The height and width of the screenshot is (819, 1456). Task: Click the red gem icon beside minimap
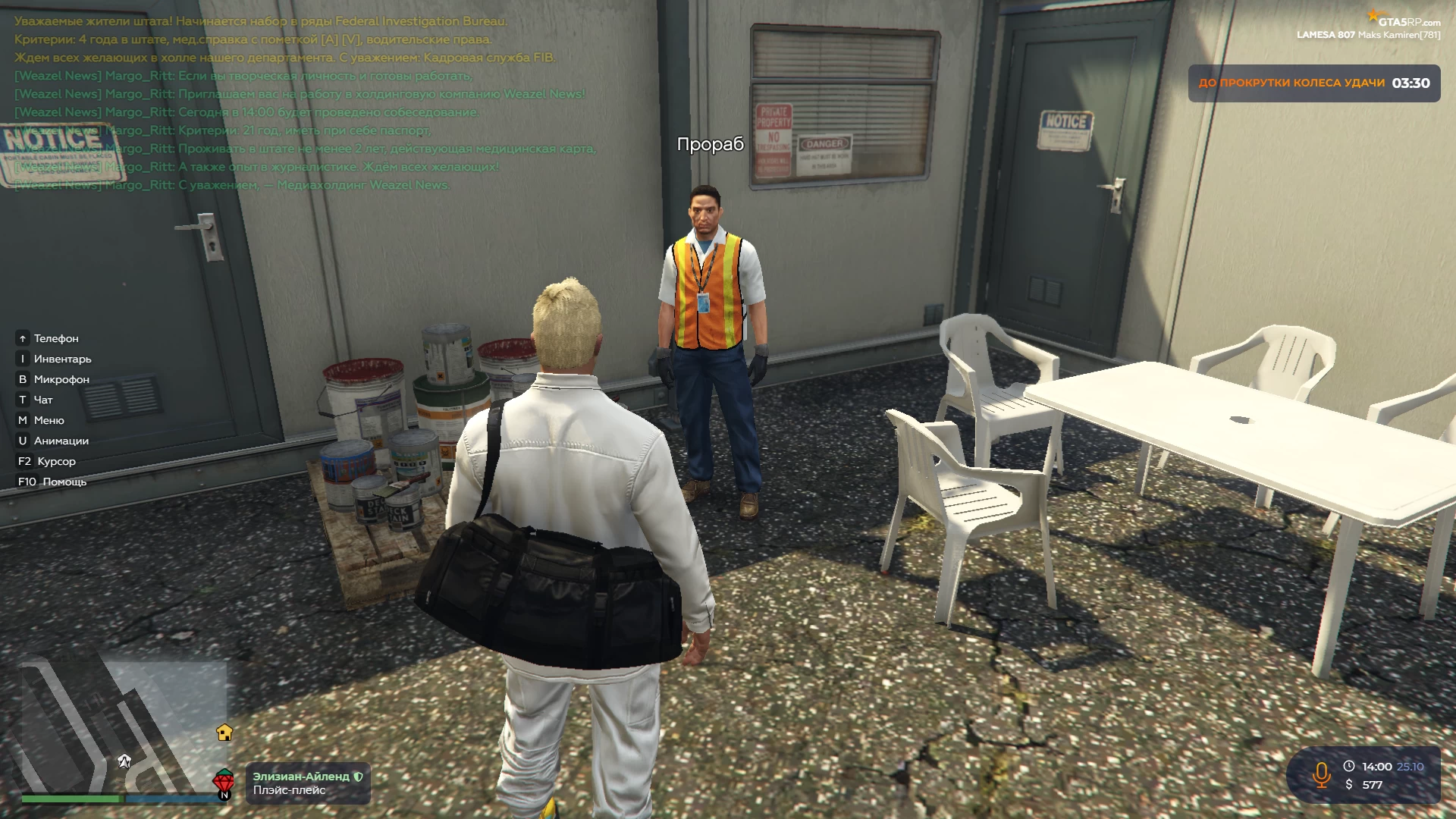pyautogui.click(x=223, y=781)
